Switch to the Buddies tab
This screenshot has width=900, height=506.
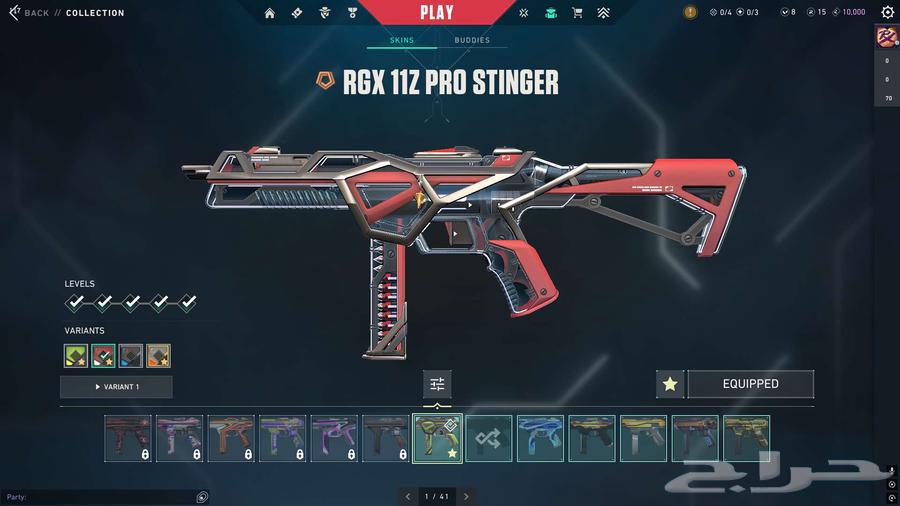472,40
